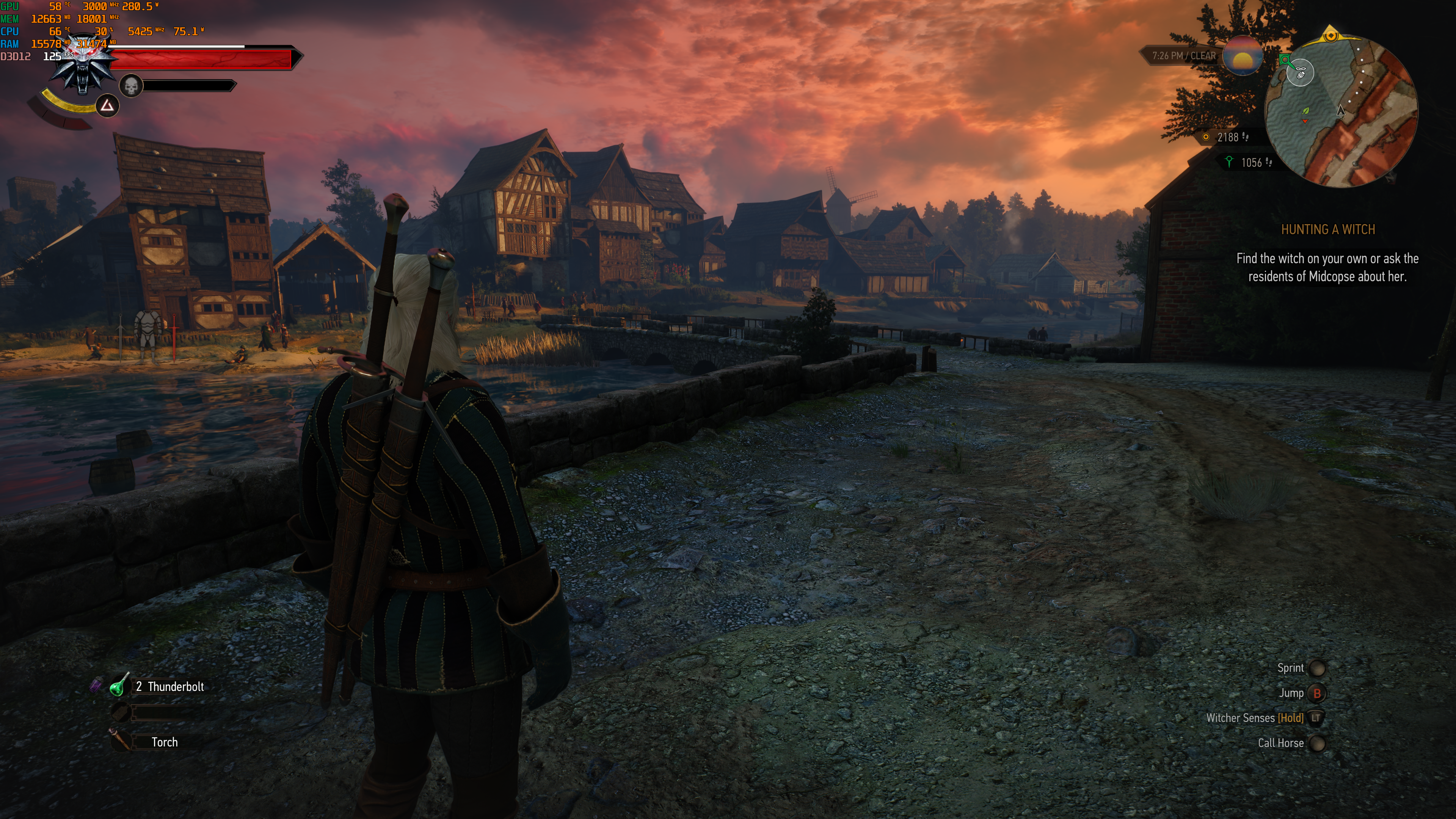Select the active sign triangle icon
This screenshot has width=1456, height=819.
107,106
